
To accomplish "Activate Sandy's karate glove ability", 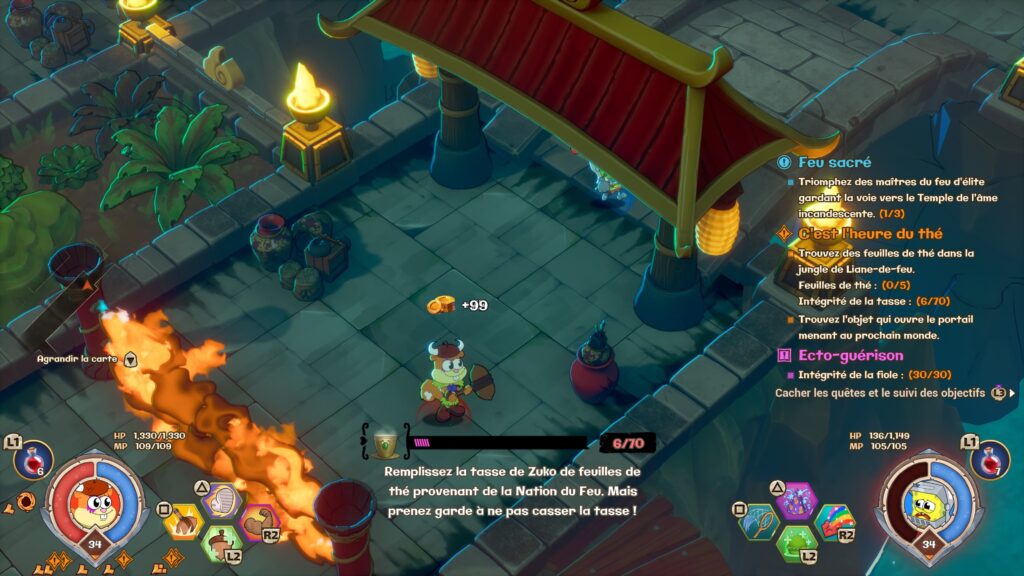I will click(x=224, y=500).
